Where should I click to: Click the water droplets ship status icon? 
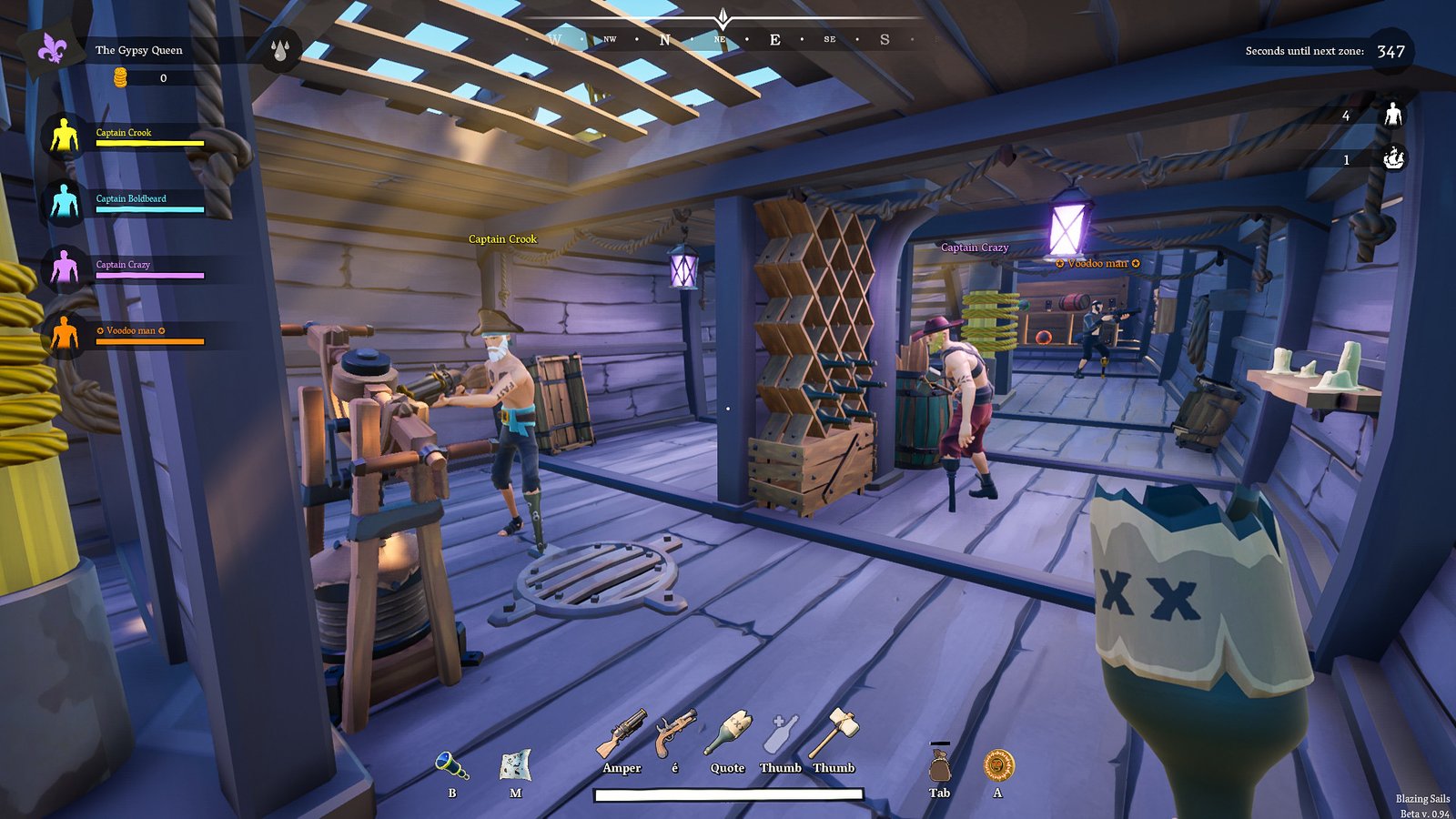click(279, 50)
